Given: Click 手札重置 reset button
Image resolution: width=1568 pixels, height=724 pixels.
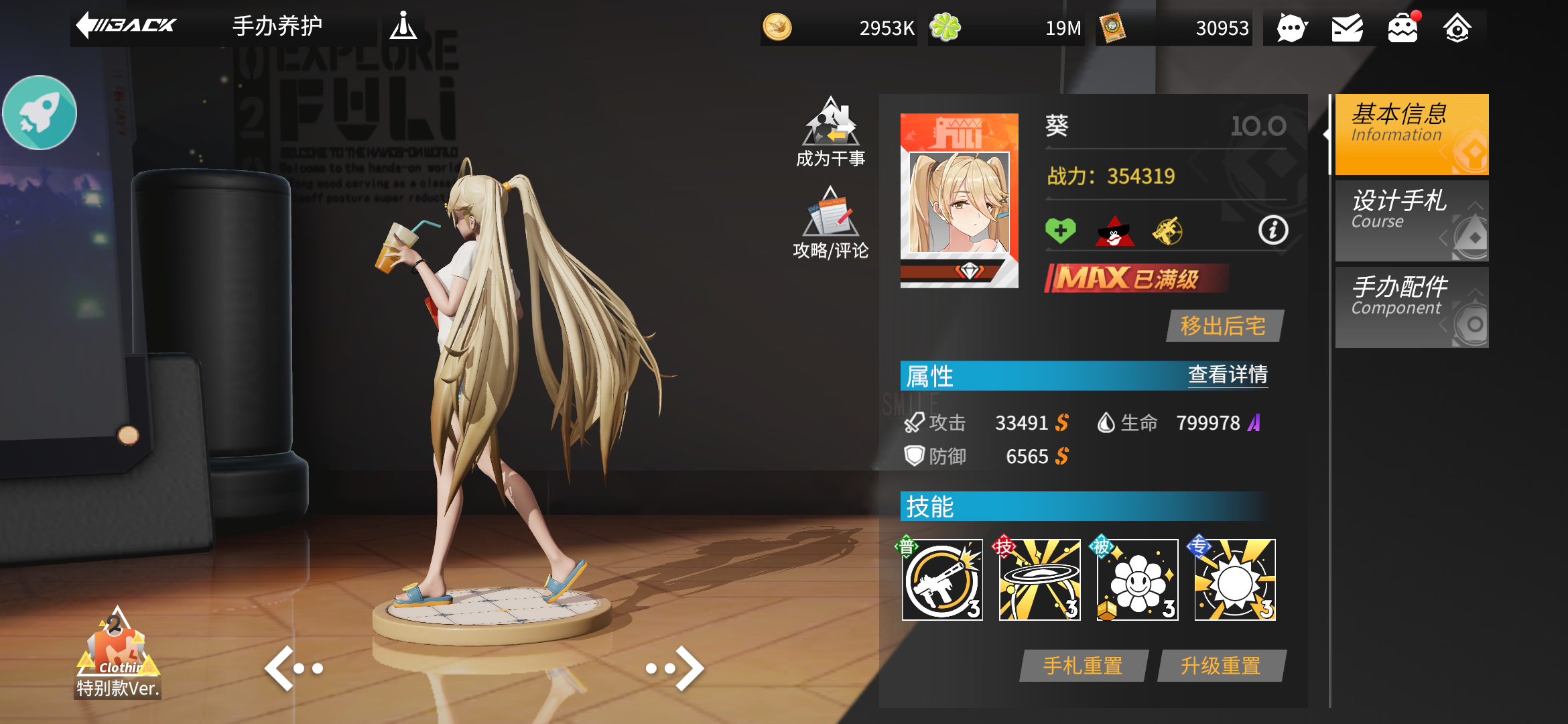Looking at the screenshot, I should [x=1082, y=665].
